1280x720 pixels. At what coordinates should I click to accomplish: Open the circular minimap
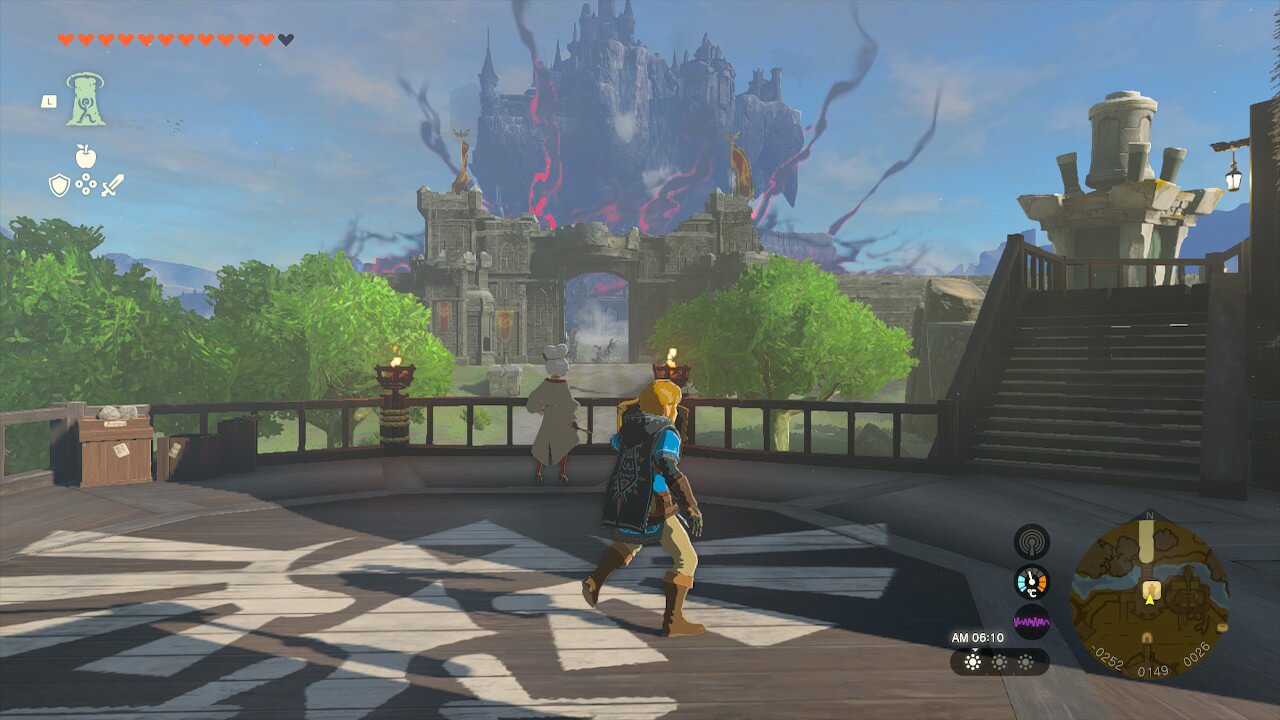1149,595
